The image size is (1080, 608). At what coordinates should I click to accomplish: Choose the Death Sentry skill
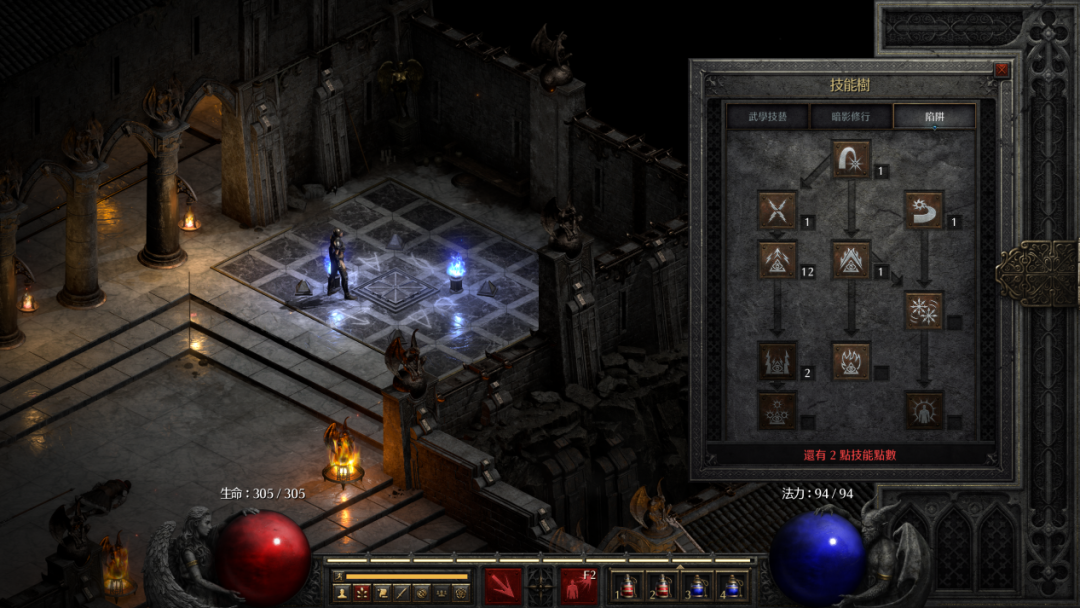pos(777,410)
